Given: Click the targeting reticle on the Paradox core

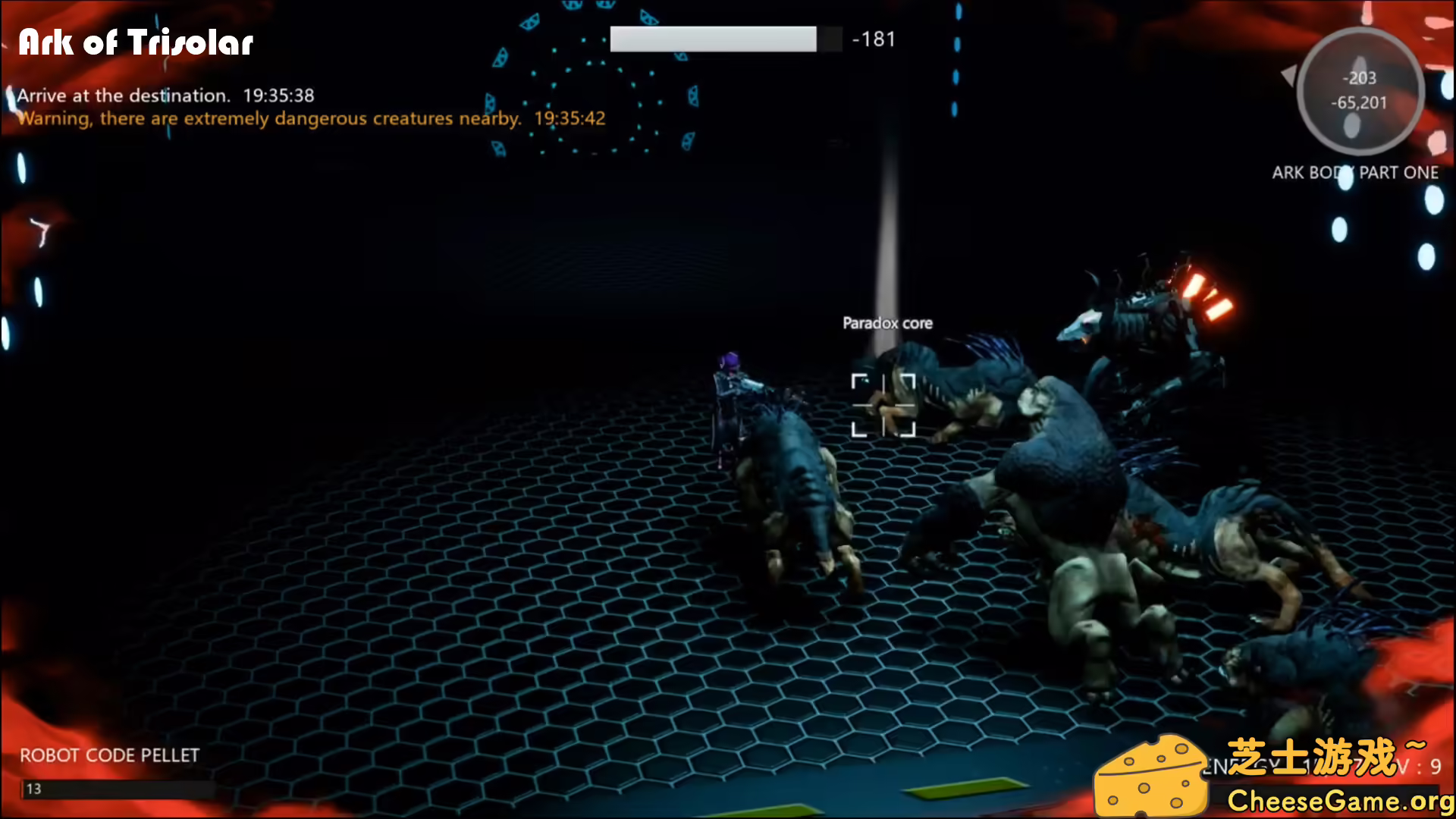Looking at the screenshot, I should pos(886,406).
